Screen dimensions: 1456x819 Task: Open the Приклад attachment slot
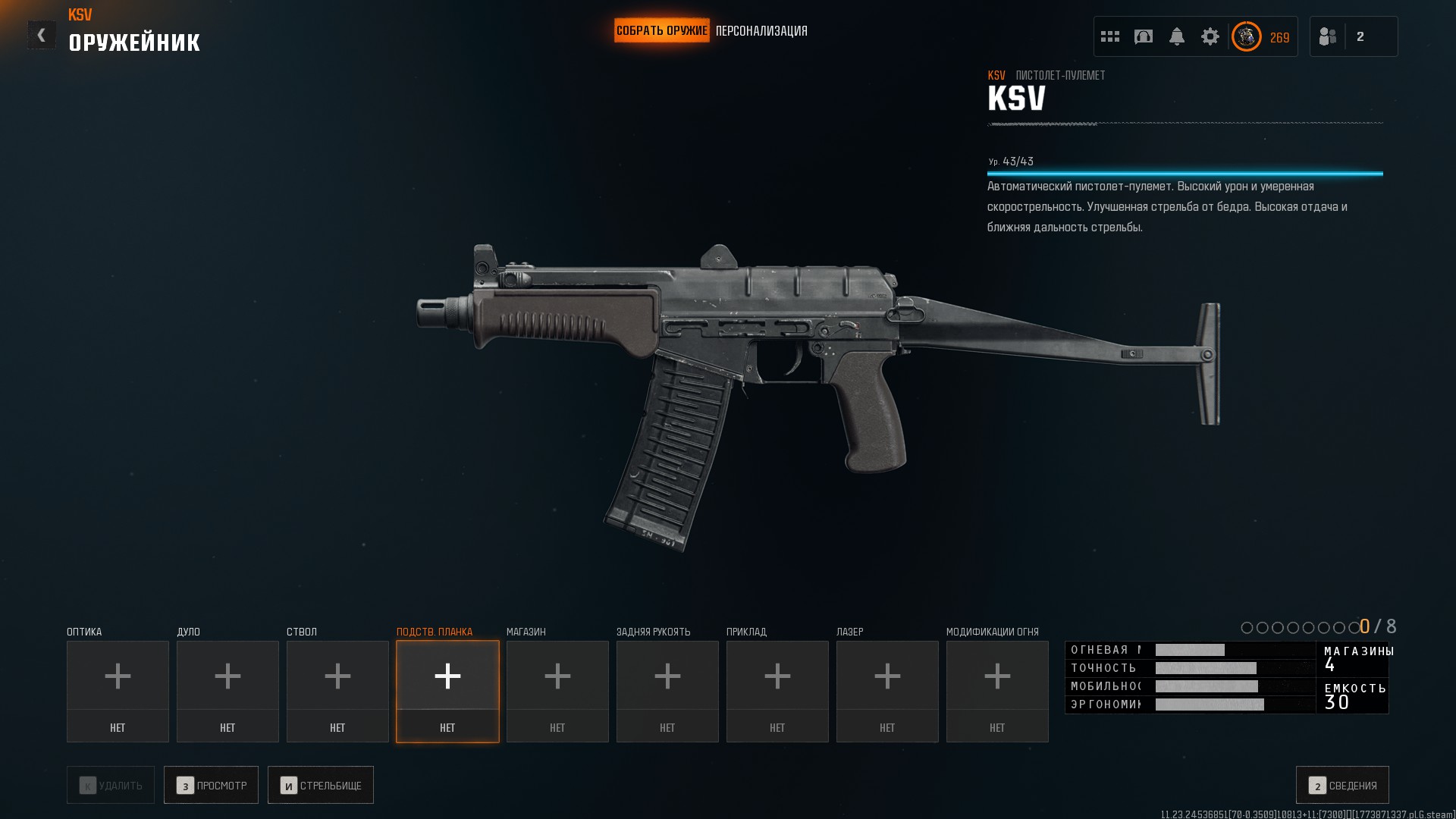777,691
